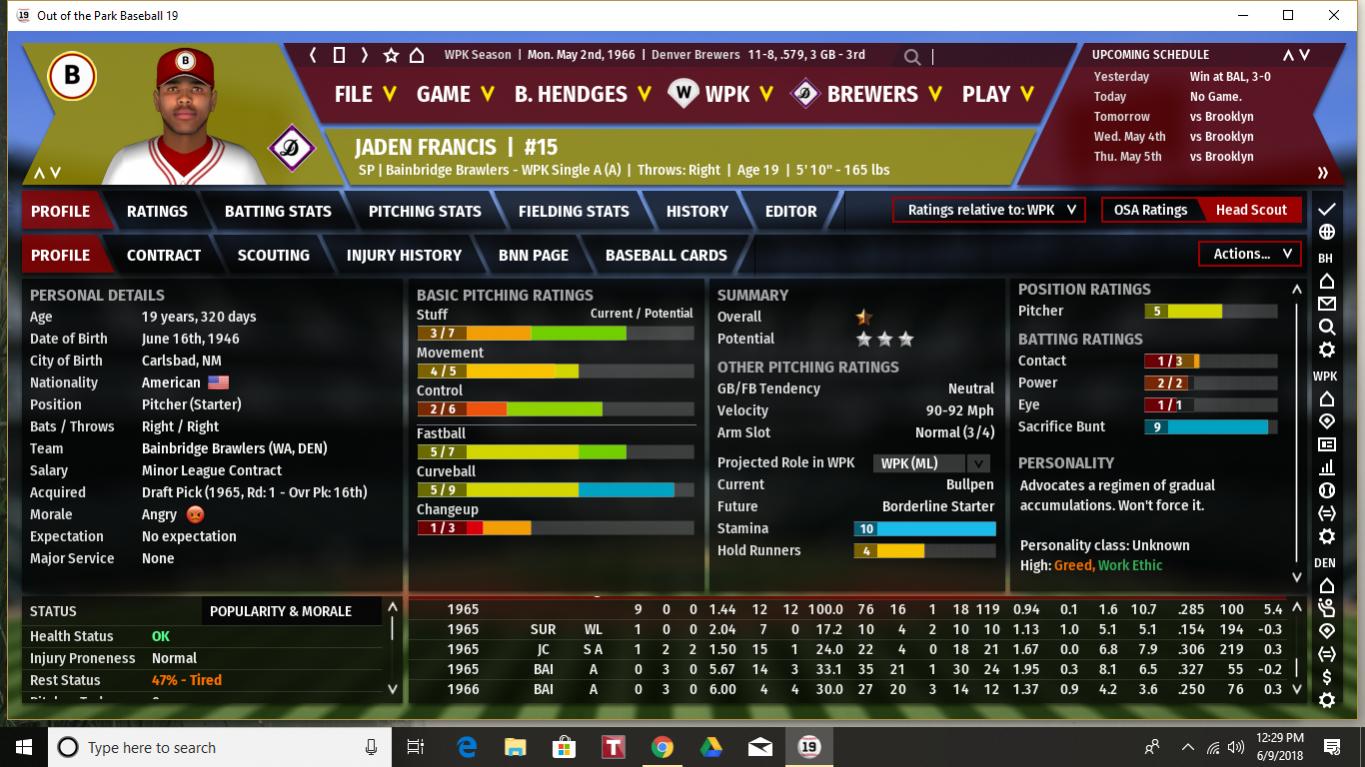This screenshot has width=1365, height=767.
Task: Switch to the PITCHING STATS tab
Action: pyautogui.click(x=425, y=211)
